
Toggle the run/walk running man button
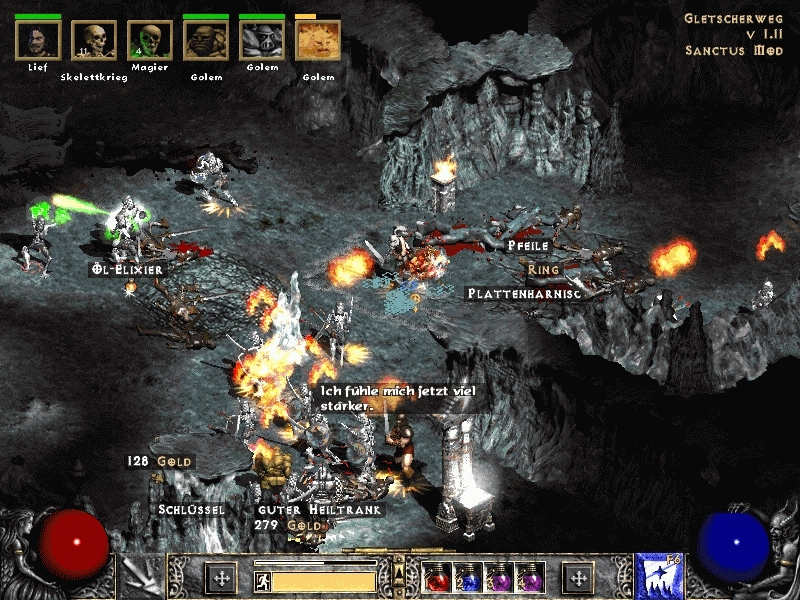point(262,580)
